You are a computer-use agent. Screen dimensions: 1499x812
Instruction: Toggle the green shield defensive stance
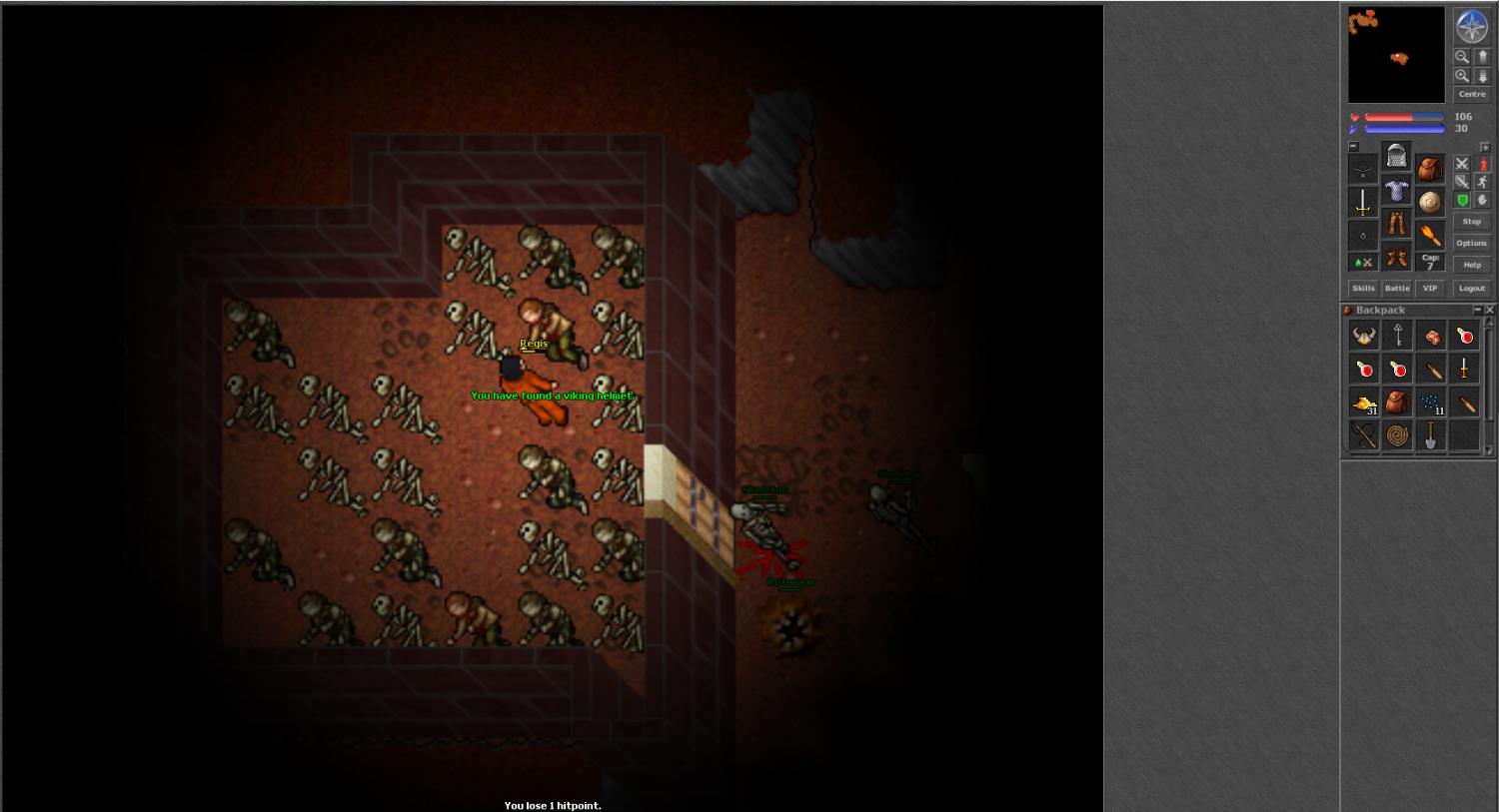(x=1462, y=201)
